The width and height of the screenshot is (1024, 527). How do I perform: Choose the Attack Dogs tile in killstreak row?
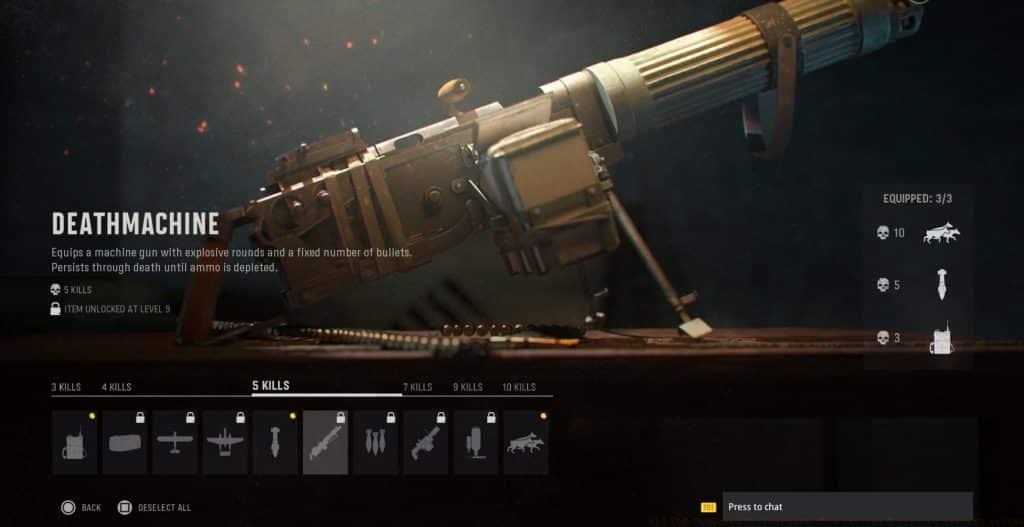pyautogui.click(x=525, y=442)
